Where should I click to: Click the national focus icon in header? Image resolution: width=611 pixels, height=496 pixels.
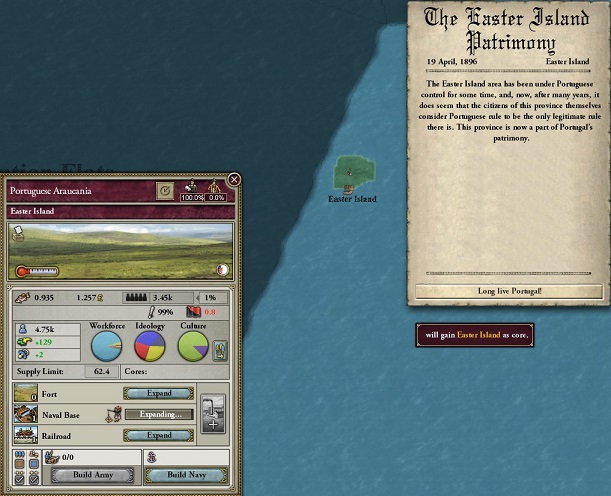[165, 189]
